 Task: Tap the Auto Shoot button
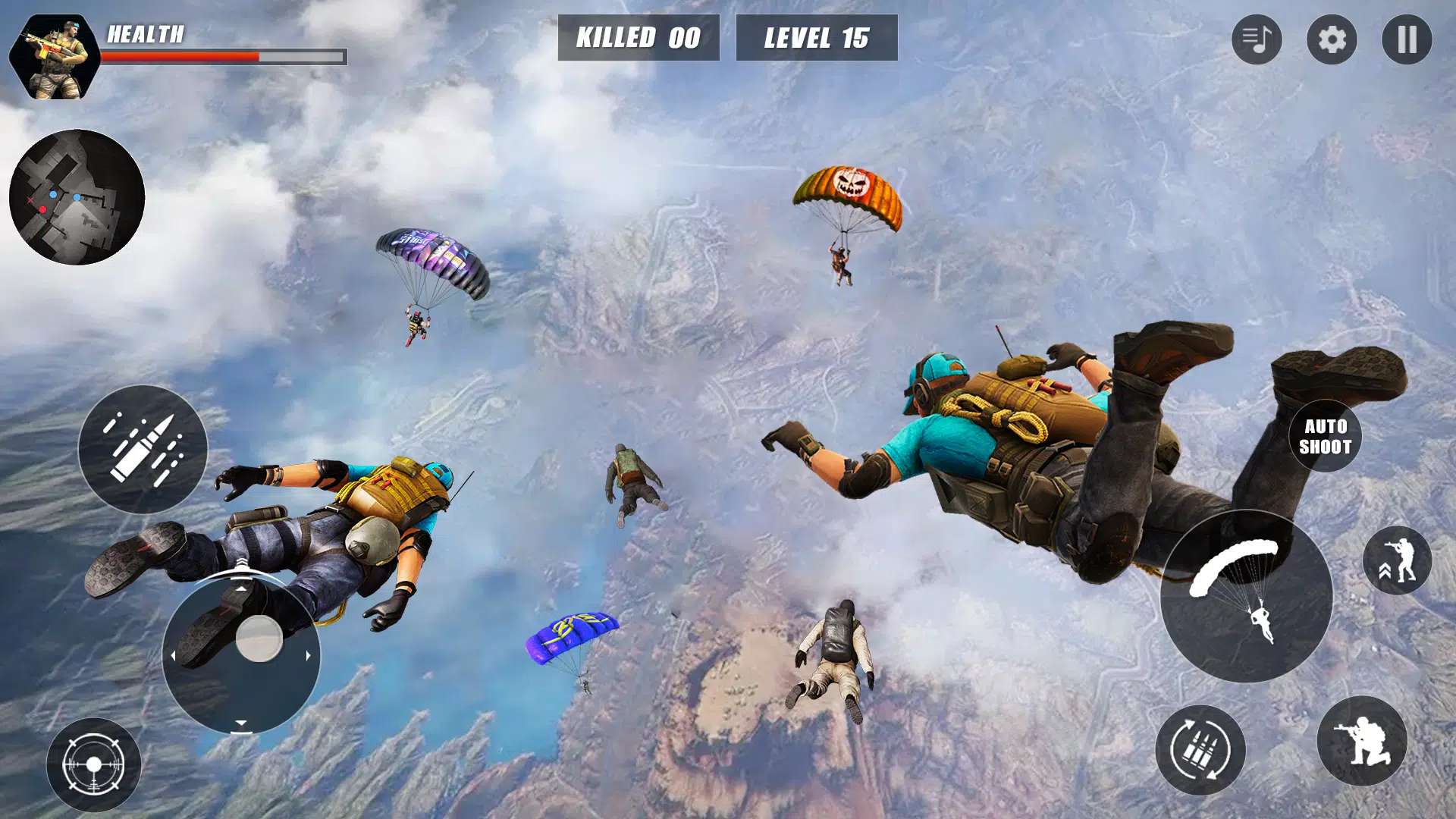1325,436
